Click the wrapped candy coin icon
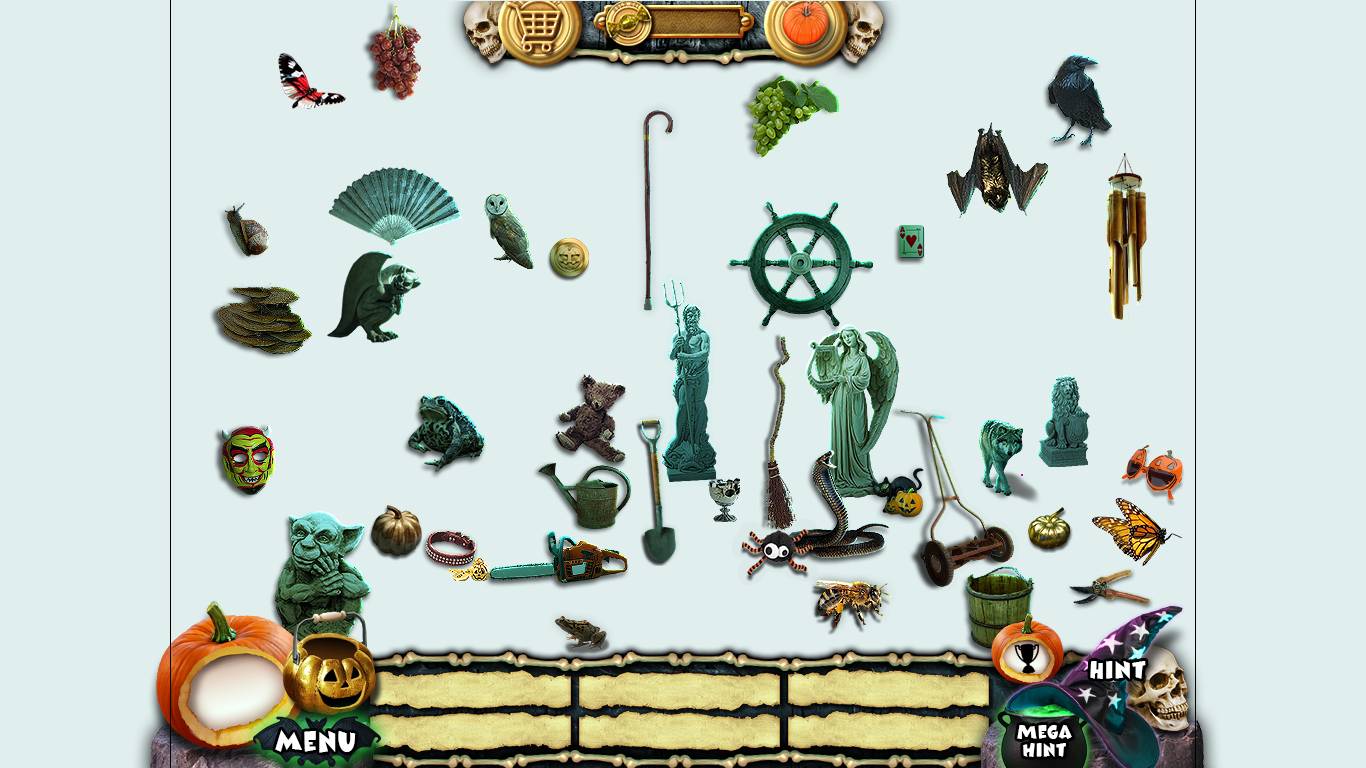1366x768 pixels. pyautogui.click(x=629, y=22)
